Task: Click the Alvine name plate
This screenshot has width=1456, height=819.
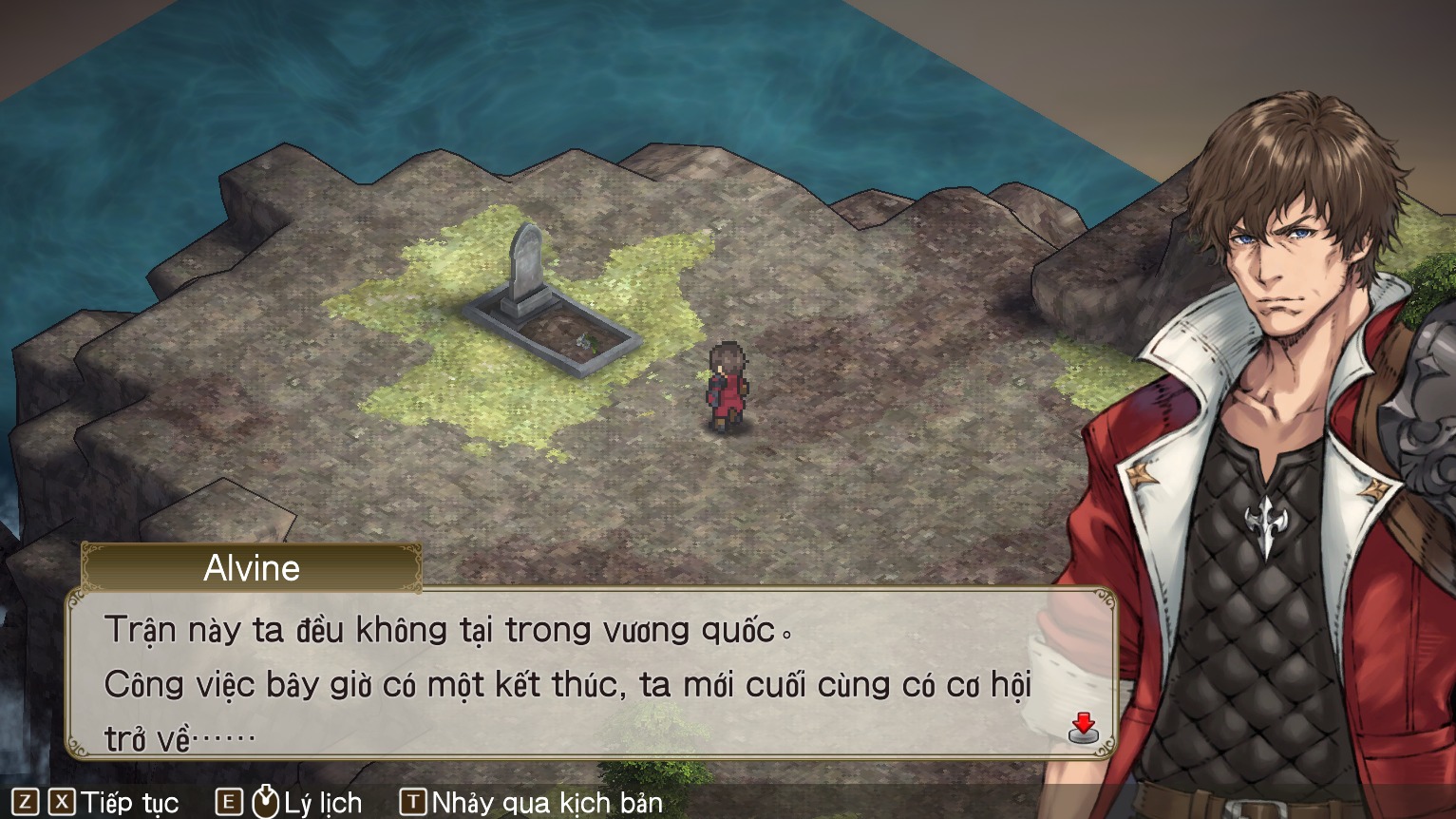Action: pos(252,569)
